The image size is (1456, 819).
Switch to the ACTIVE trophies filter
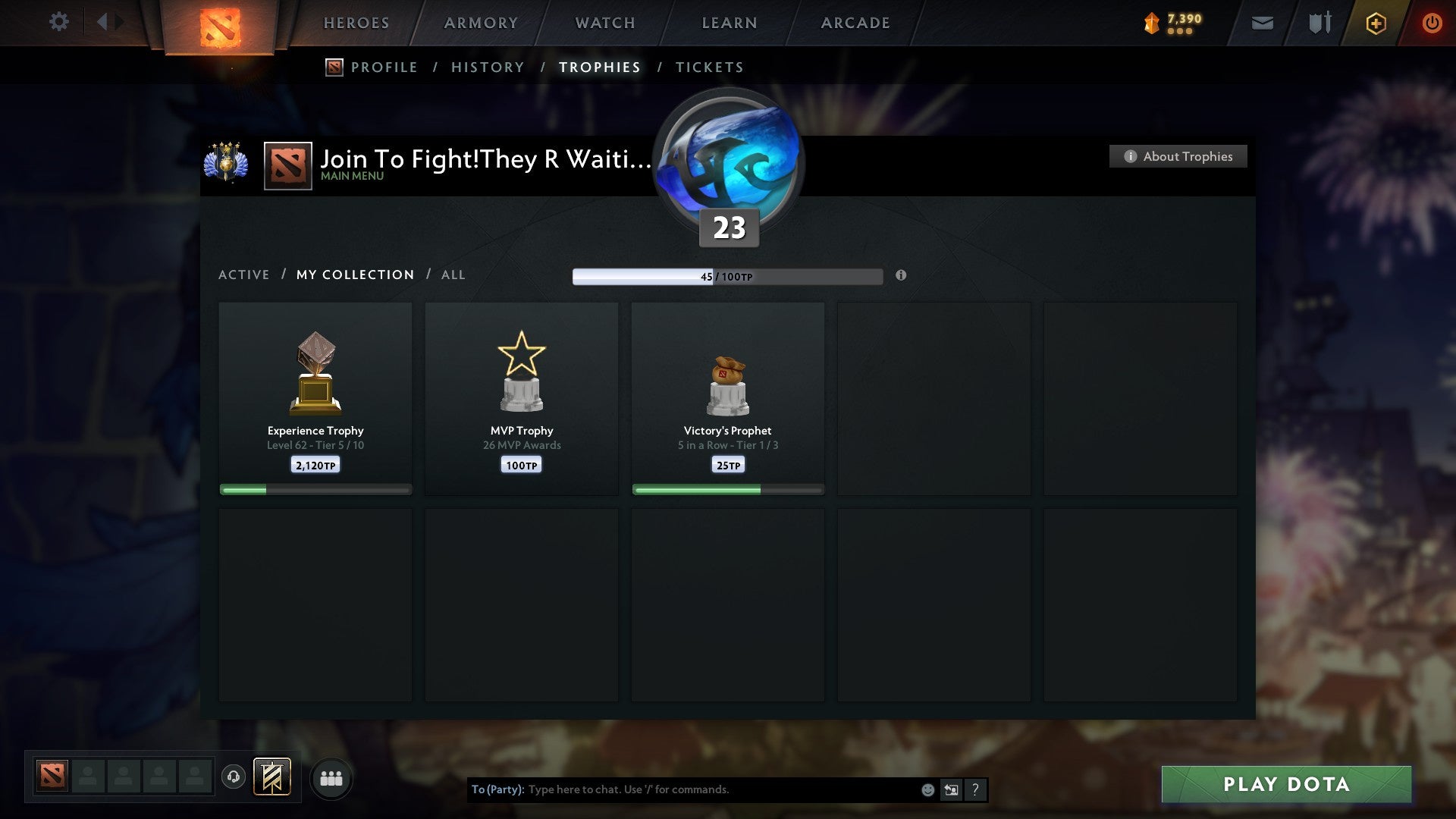point(244,275)
